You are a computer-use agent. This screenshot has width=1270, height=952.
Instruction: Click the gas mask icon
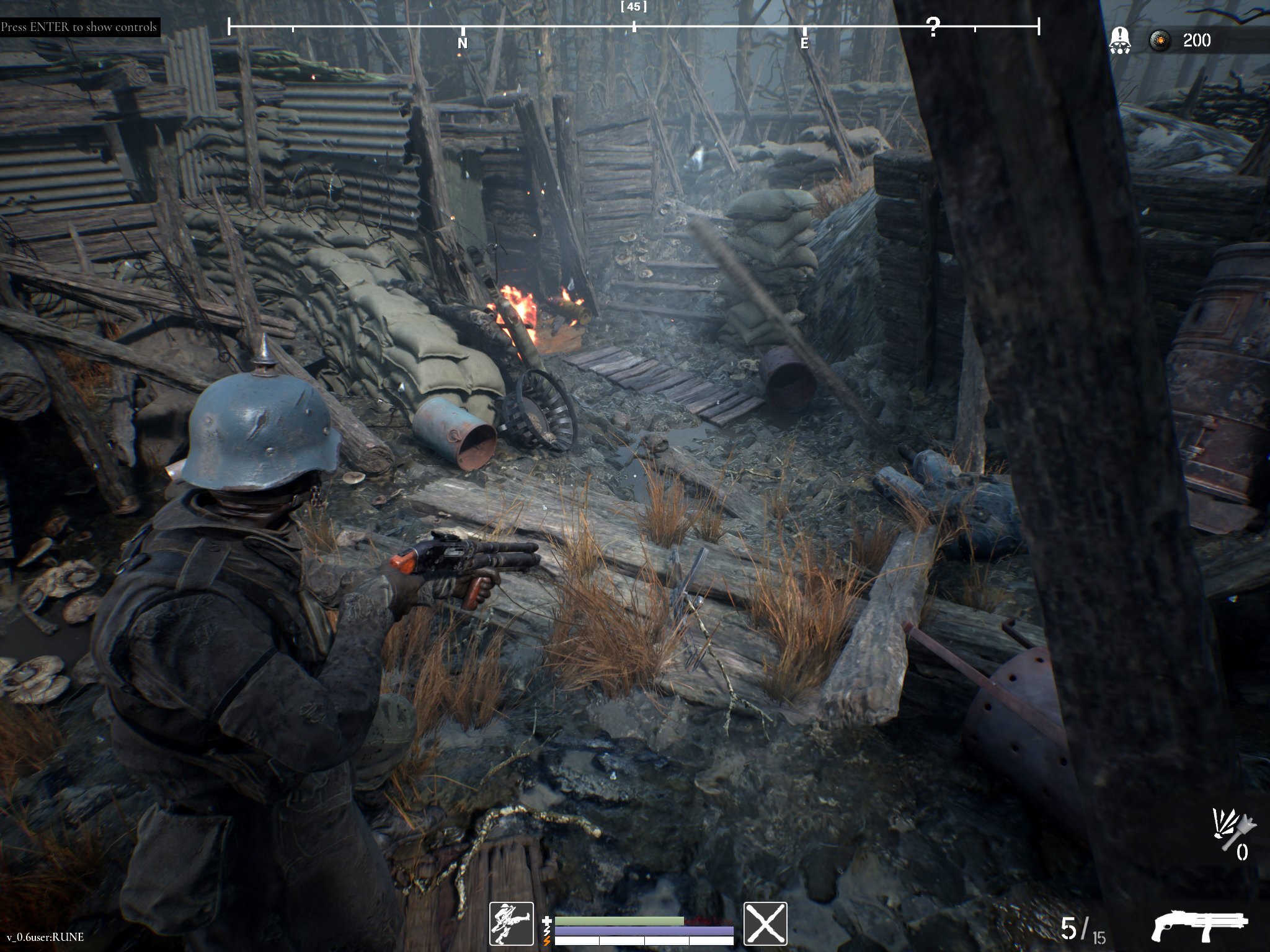click(1119, 41)
